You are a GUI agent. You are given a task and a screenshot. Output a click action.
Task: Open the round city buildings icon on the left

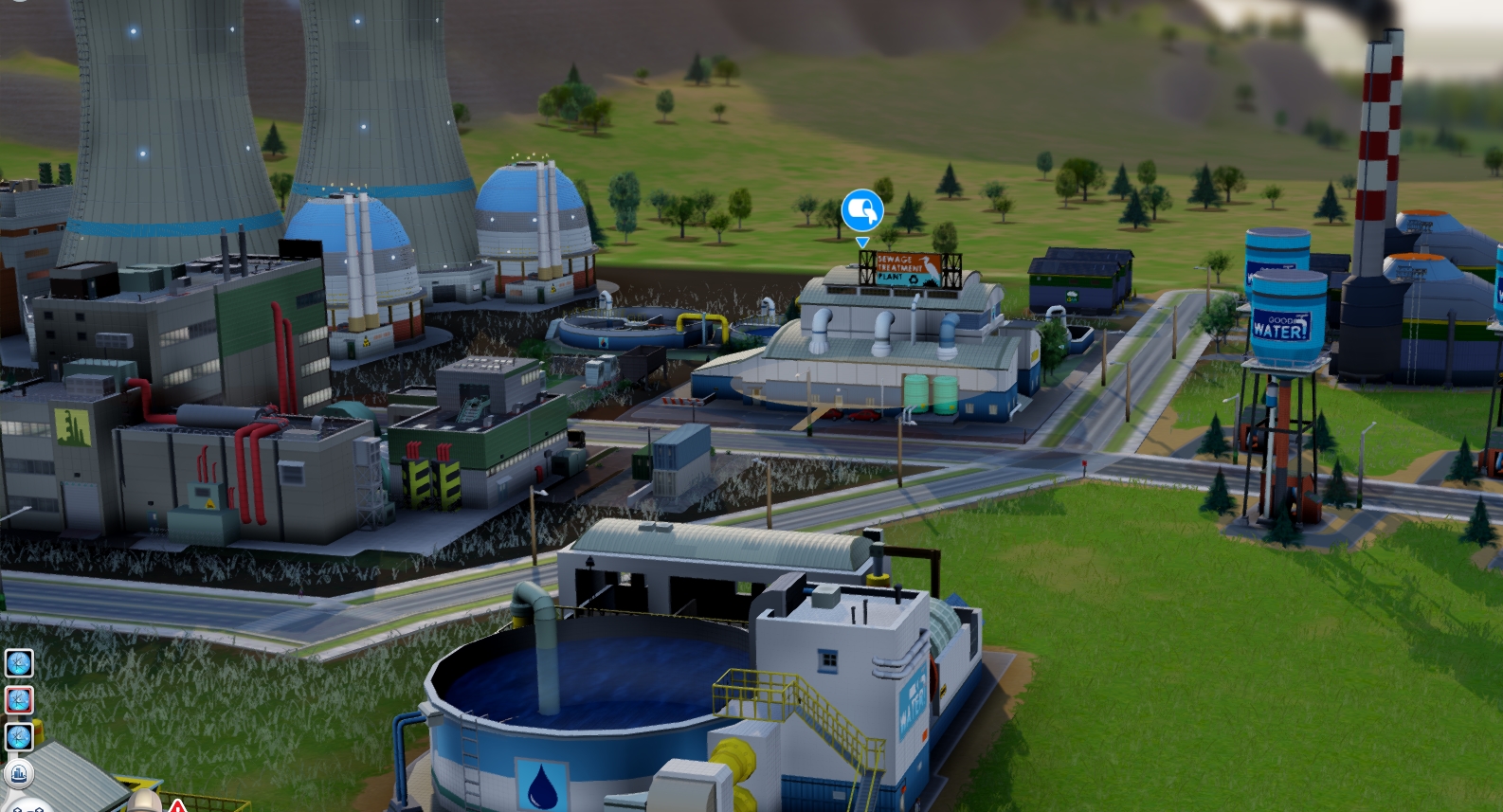[17, 775]
